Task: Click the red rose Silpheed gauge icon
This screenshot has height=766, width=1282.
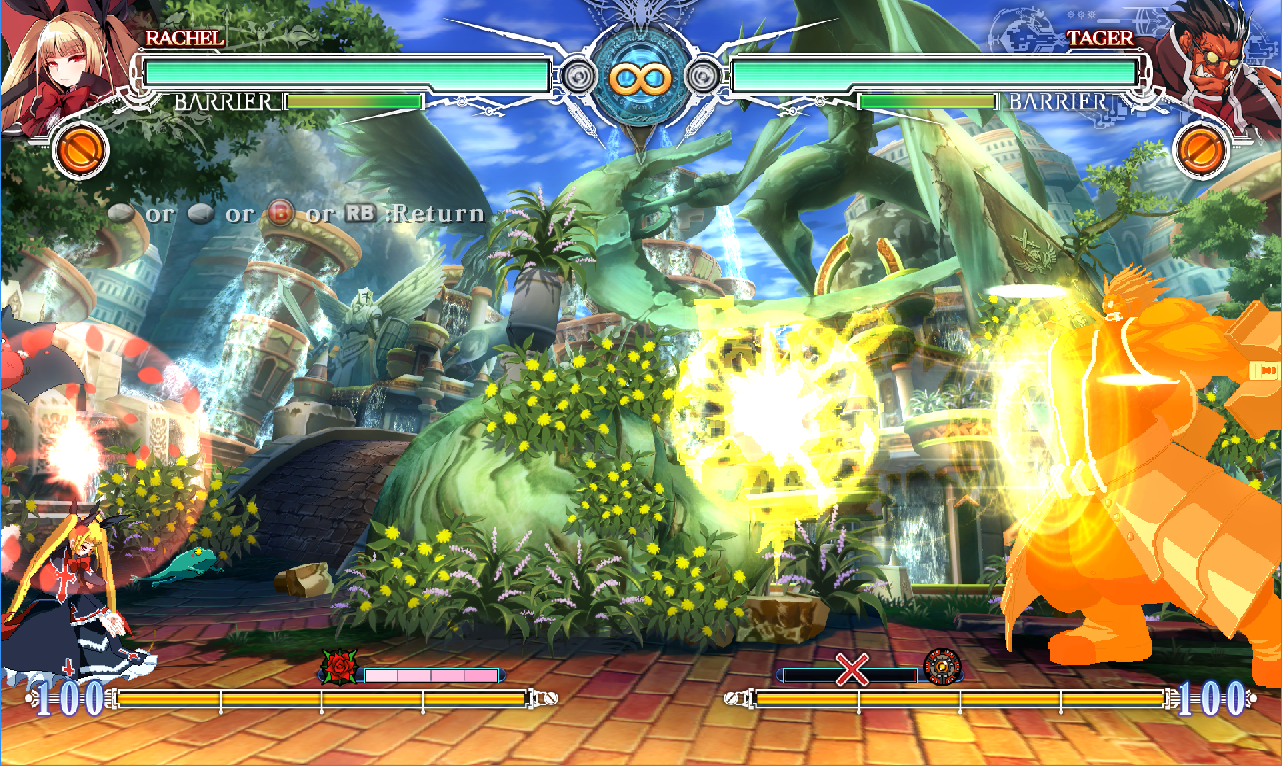Action: pos(338,667)
